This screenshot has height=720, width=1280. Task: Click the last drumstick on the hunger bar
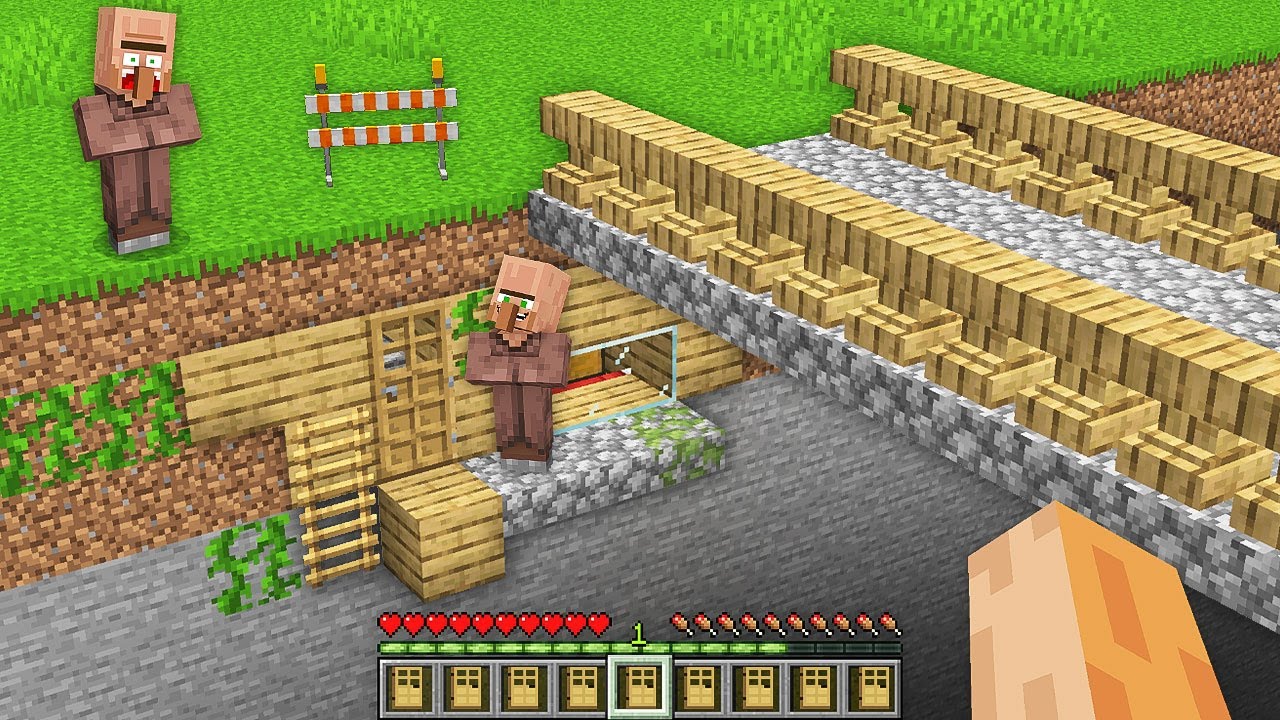(890, 620)
